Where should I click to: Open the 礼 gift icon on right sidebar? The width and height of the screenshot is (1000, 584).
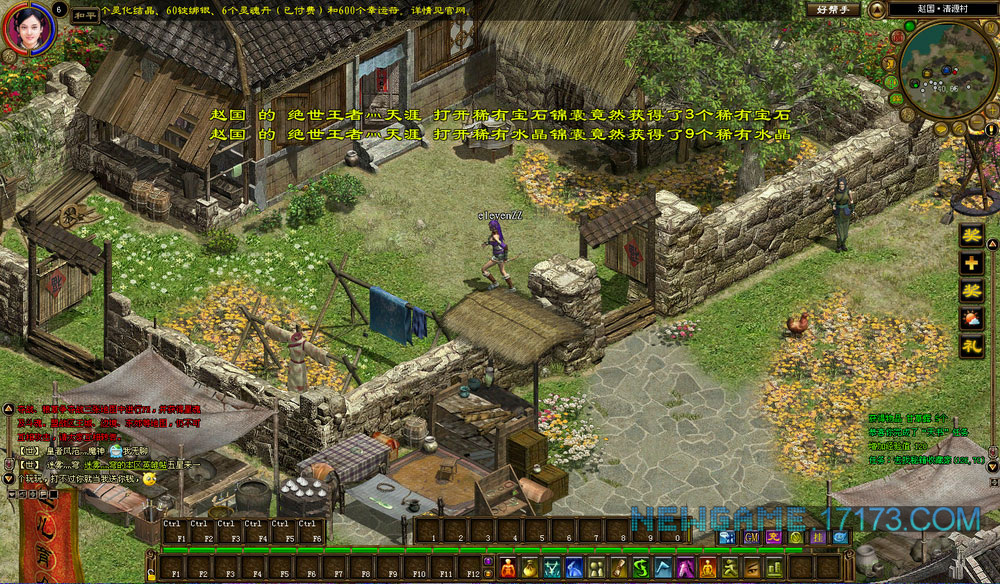(x=971, y=348)
